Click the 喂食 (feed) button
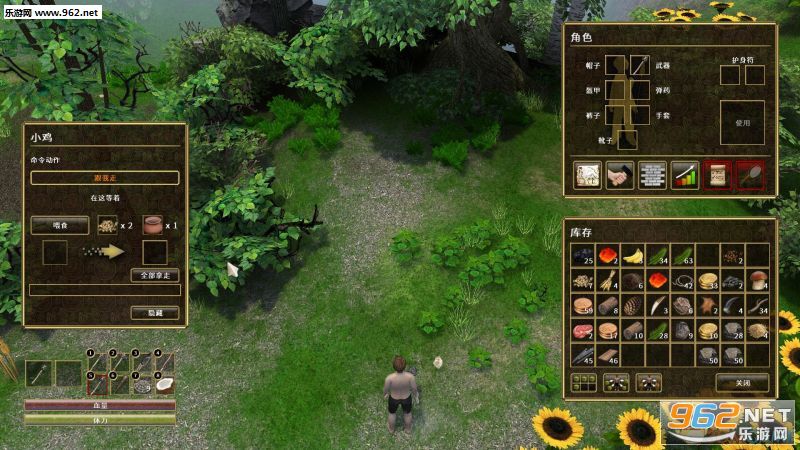This screenshot has height=450, width=800. click(x=60, y=225)
